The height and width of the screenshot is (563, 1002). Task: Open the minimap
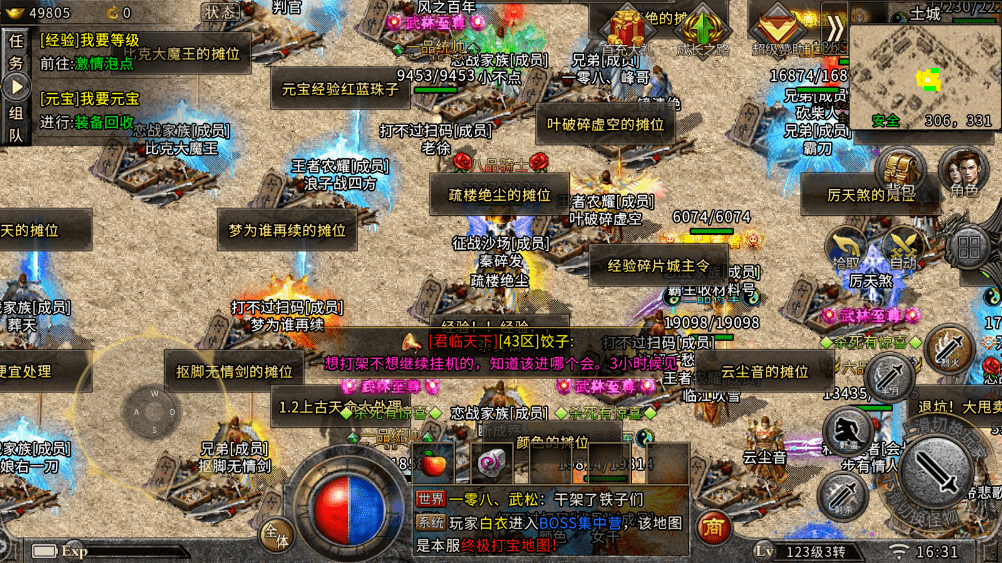pyautogui.click(x=920, y=75)
